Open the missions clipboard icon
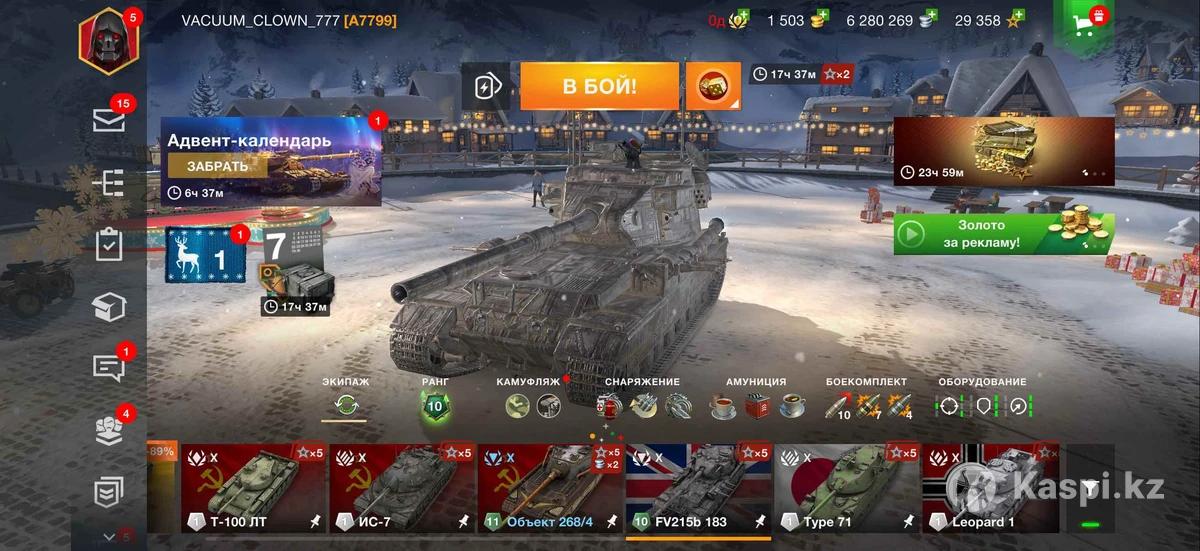This screenshot has height=551, width=1200. pos(108,245)
